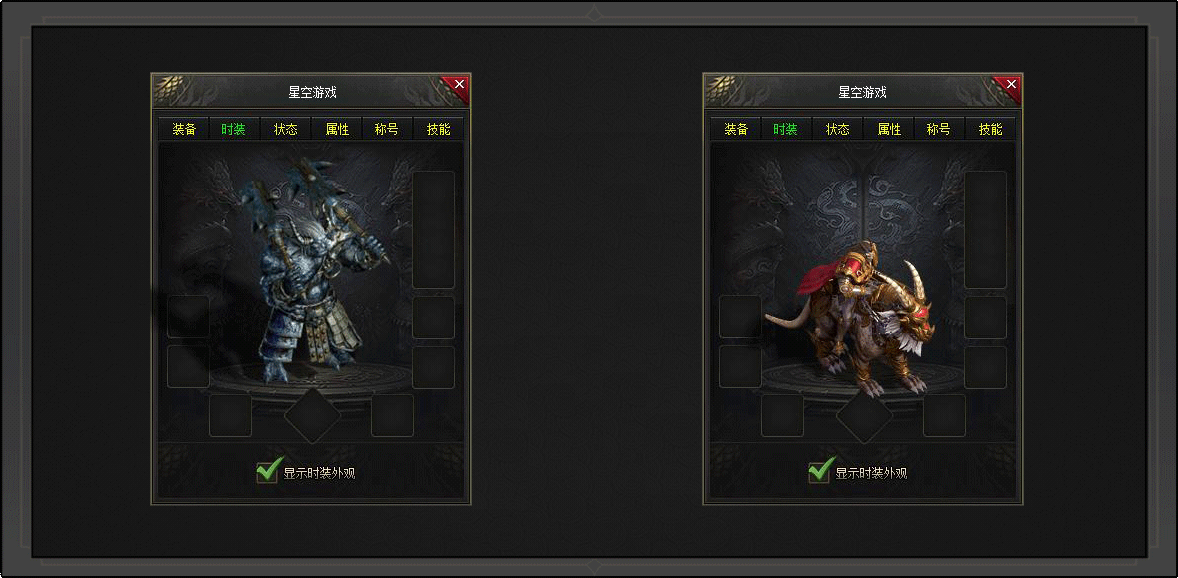The height and width of the screenshot is (578, 1178).
Task: Open 装备 tab in mounted beast panel
Action: (736, 129)
